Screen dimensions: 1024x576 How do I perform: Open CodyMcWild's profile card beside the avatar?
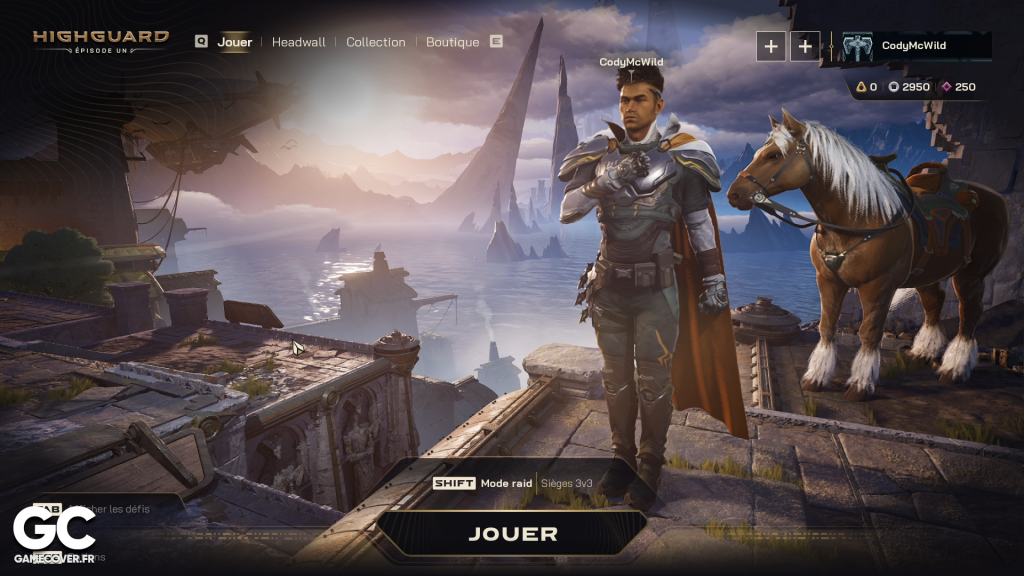pos(913,46)
